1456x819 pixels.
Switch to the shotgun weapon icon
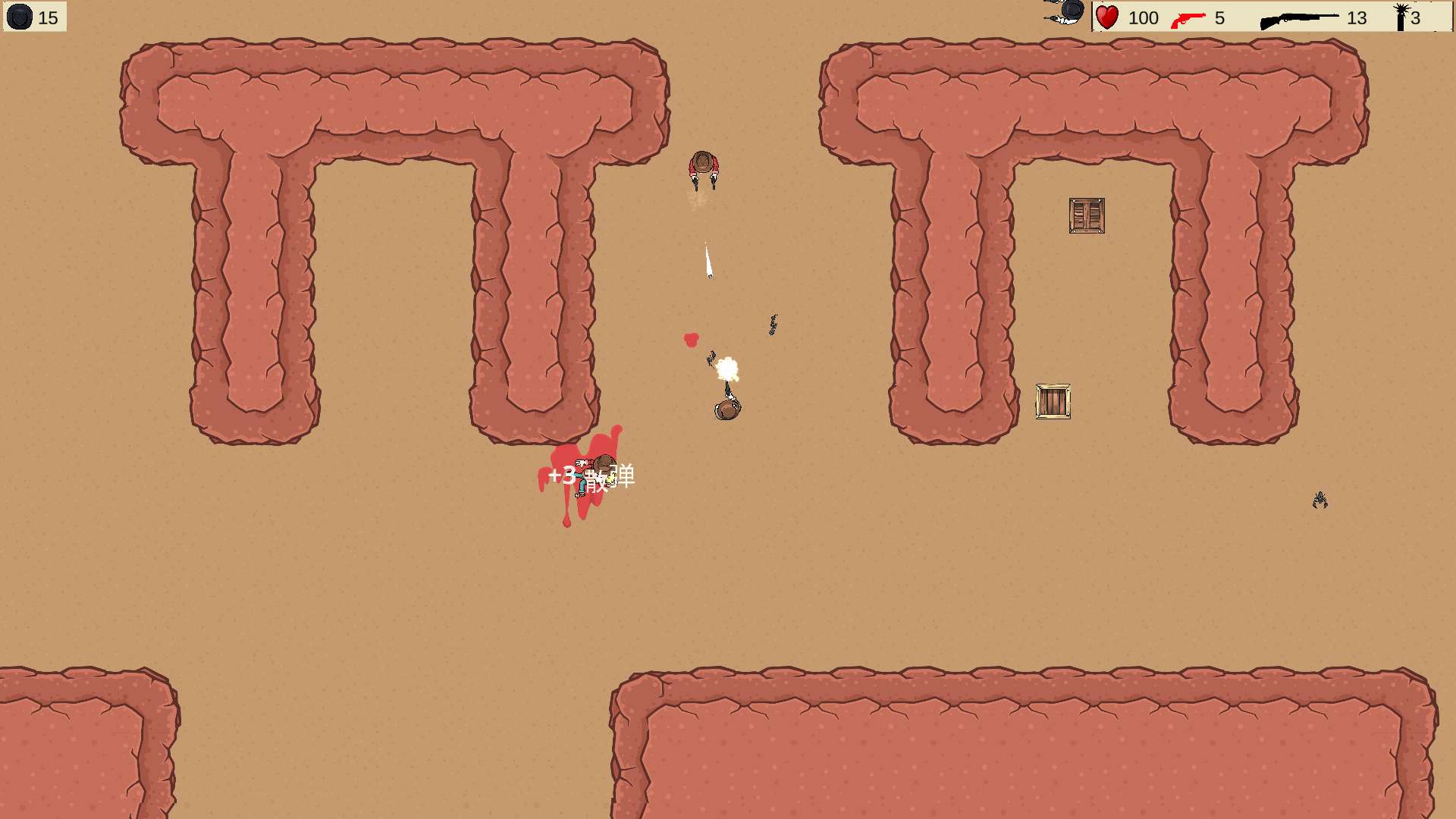1298,20
